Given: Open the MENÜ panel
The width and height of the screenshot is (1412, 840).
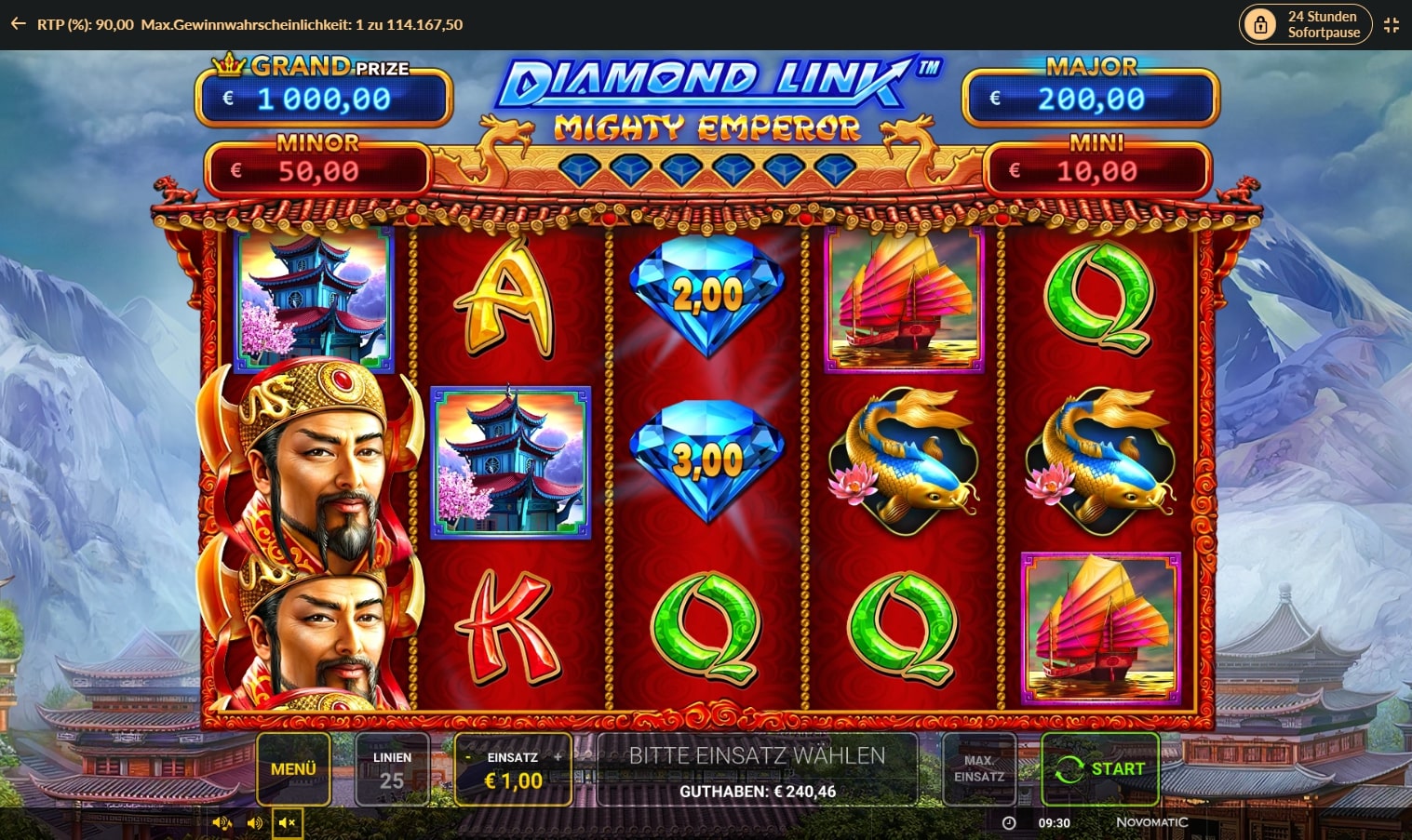Looking at the screenshot, I should [294, 768].
